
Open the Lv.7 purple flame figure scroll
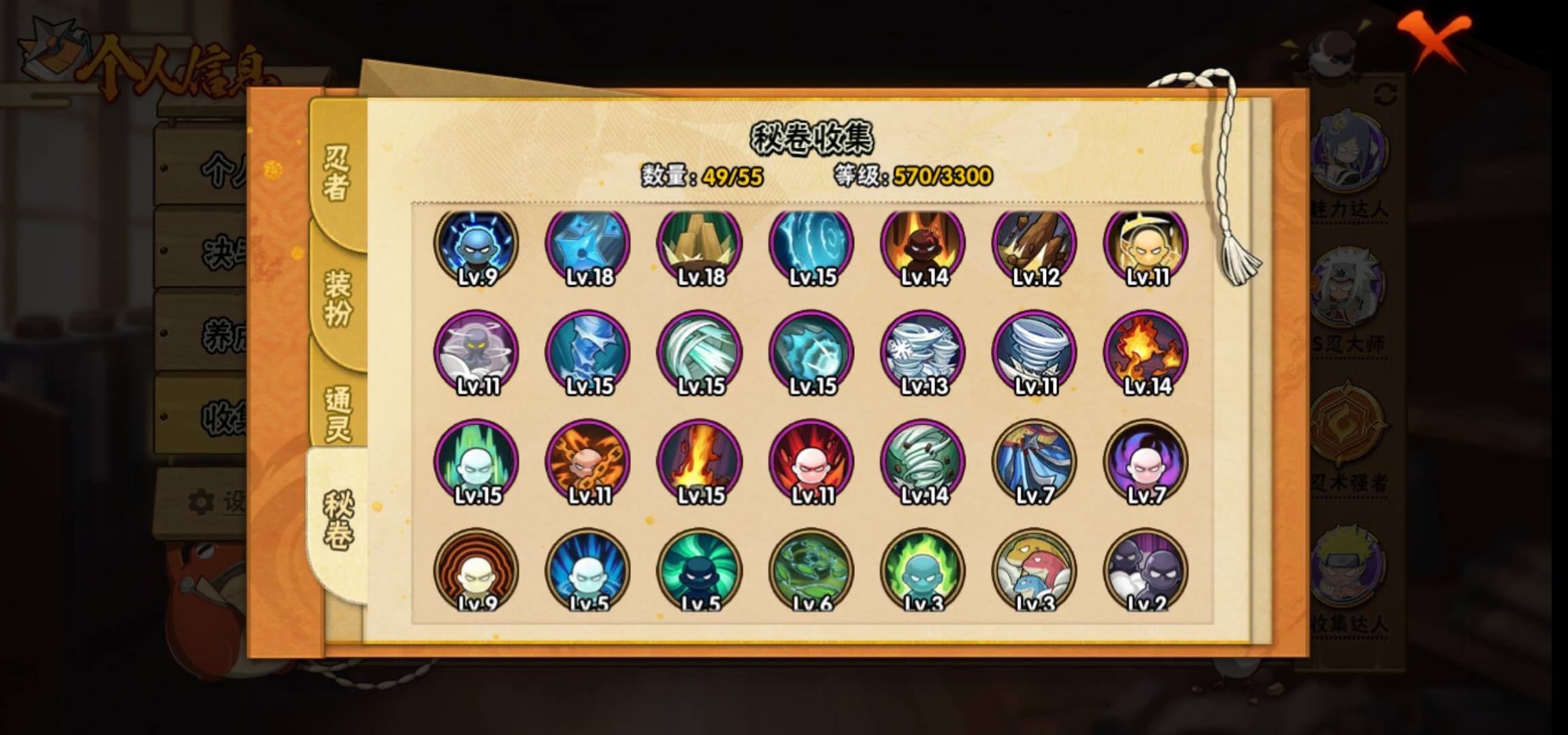[1146, 461]
